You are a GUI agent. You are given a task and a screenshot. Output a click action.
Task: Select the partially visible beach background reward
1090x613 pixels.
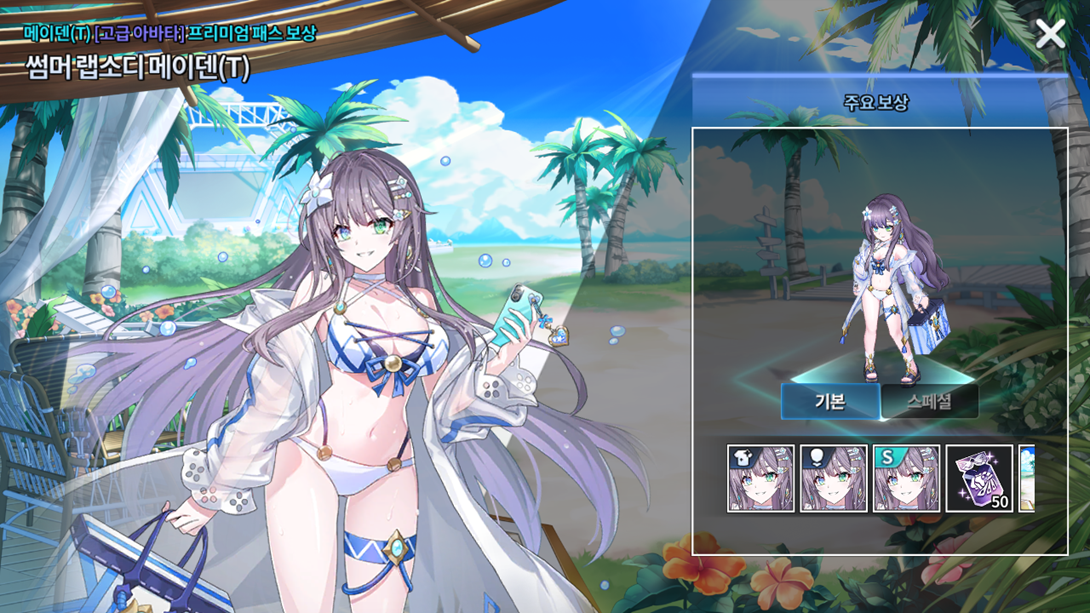coord(1027,479)
